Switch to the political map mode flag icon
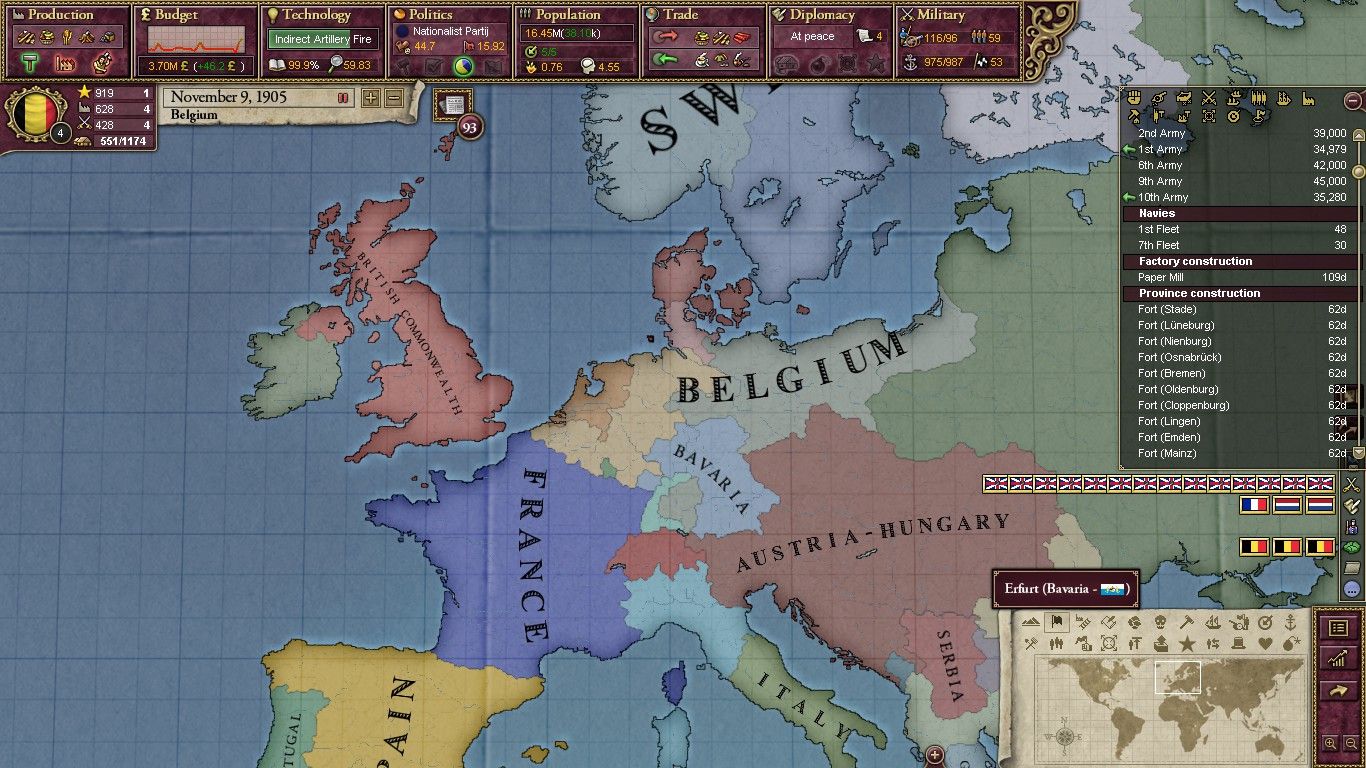1366x768 pixels. tap(1057, 620)
